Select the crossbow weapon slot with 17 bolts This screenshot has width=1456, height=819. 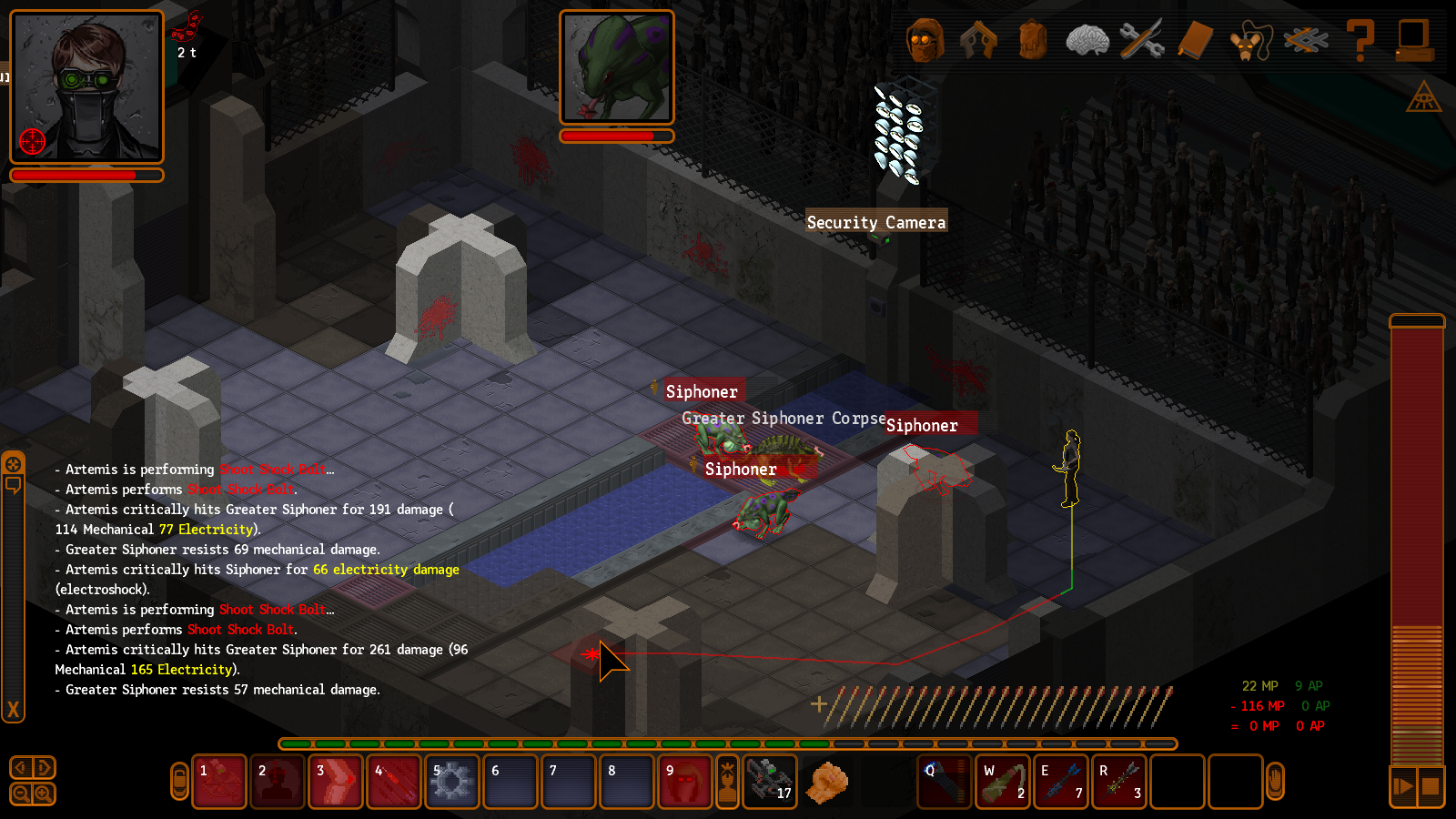[770, 782]
